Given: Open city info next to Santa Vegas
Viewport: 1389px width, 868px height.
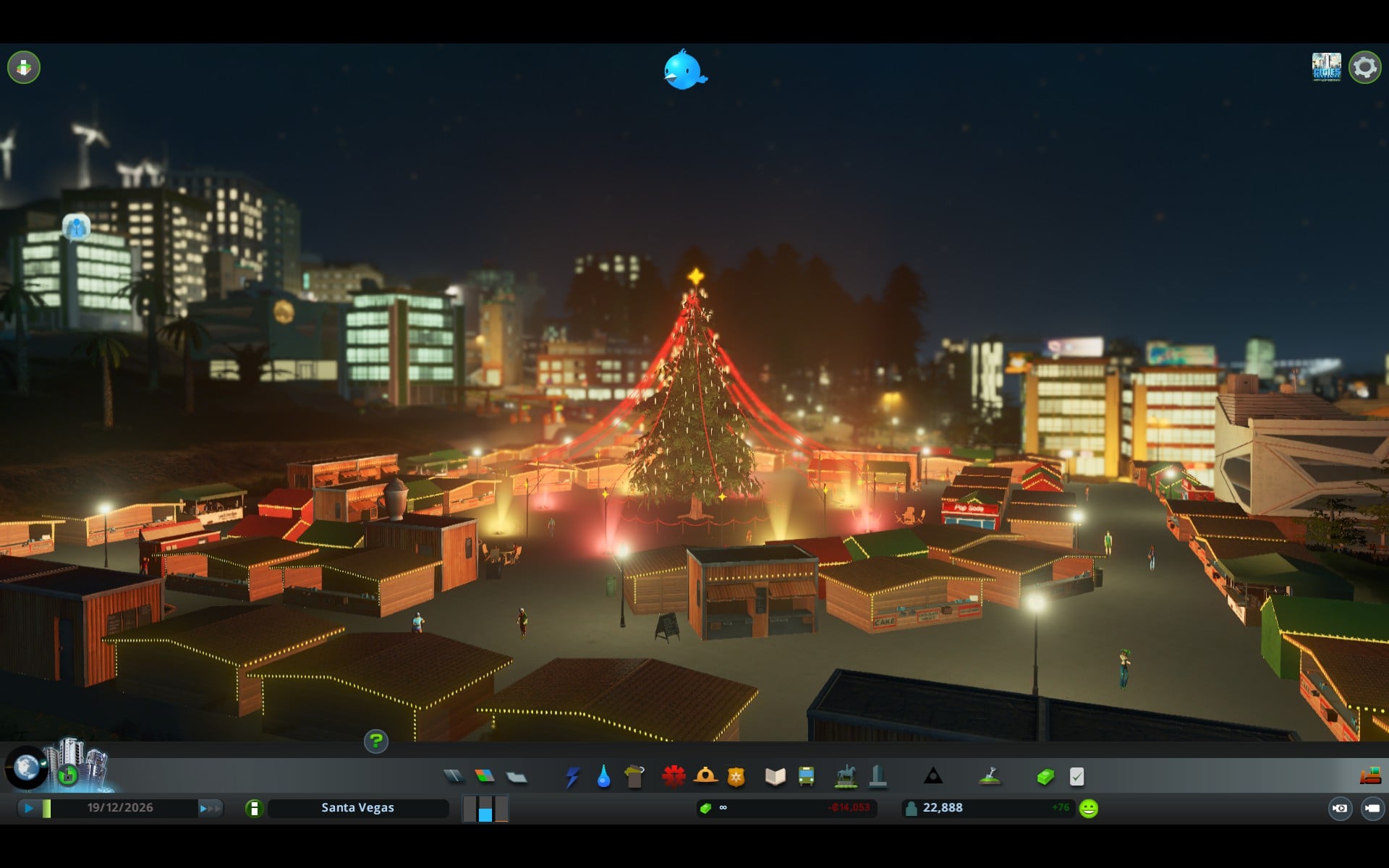Looking at the screenshot, I should point(254,808).
